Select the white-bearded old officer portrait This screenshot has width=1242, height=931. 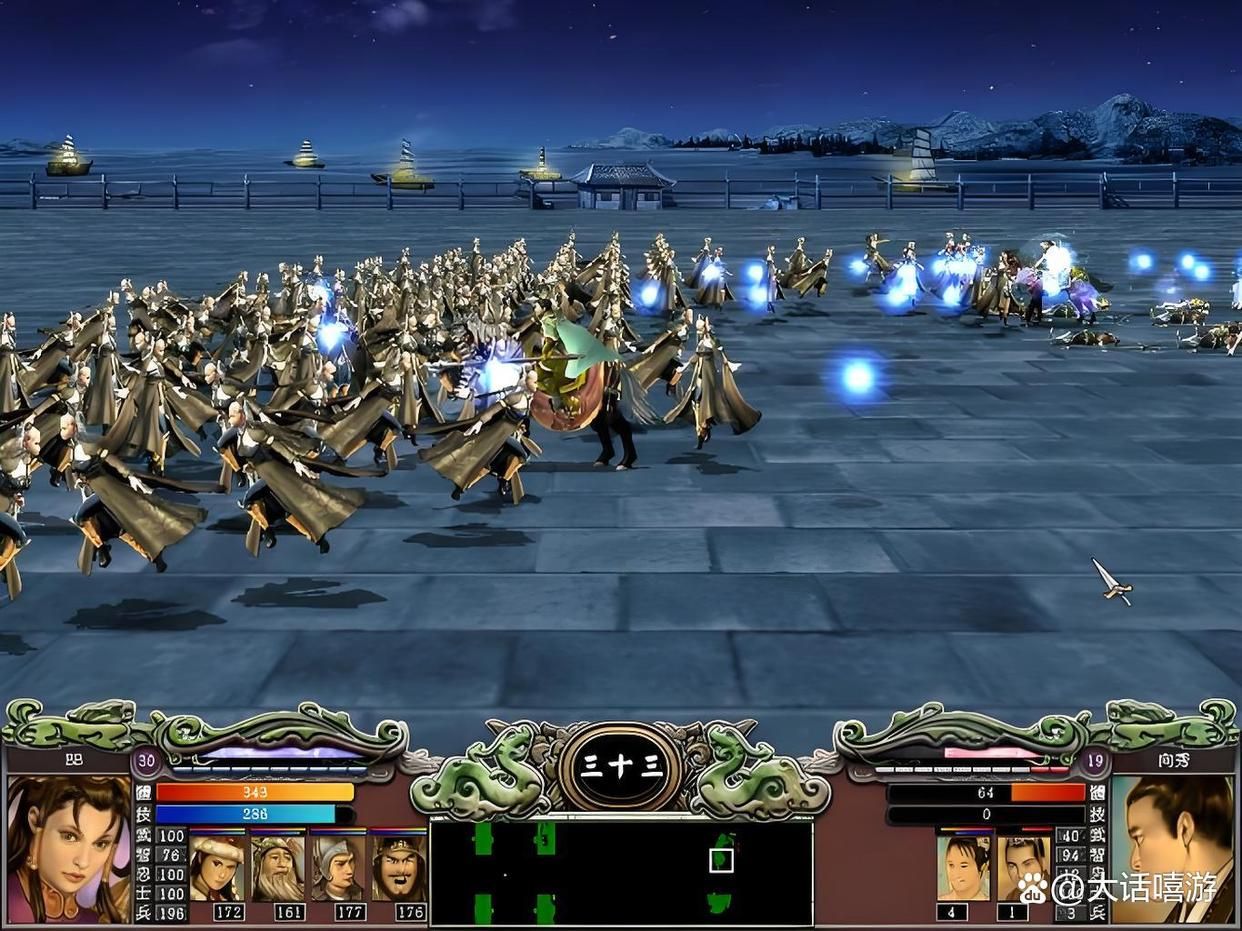[277, 867]
